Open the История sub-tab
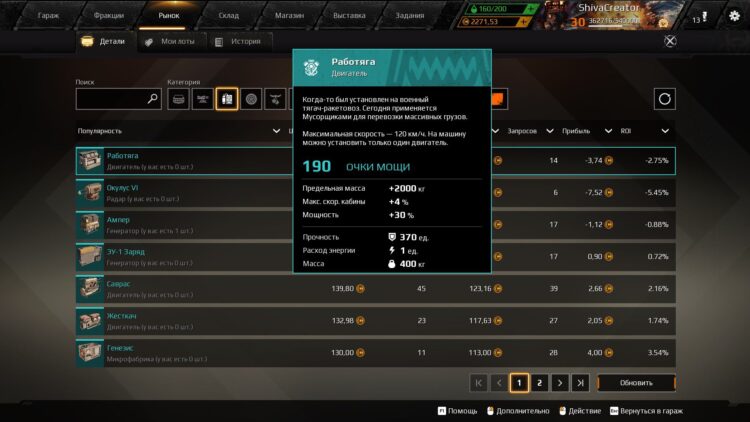The height and width of the screenshot is (422, 750). pos(238,42)
